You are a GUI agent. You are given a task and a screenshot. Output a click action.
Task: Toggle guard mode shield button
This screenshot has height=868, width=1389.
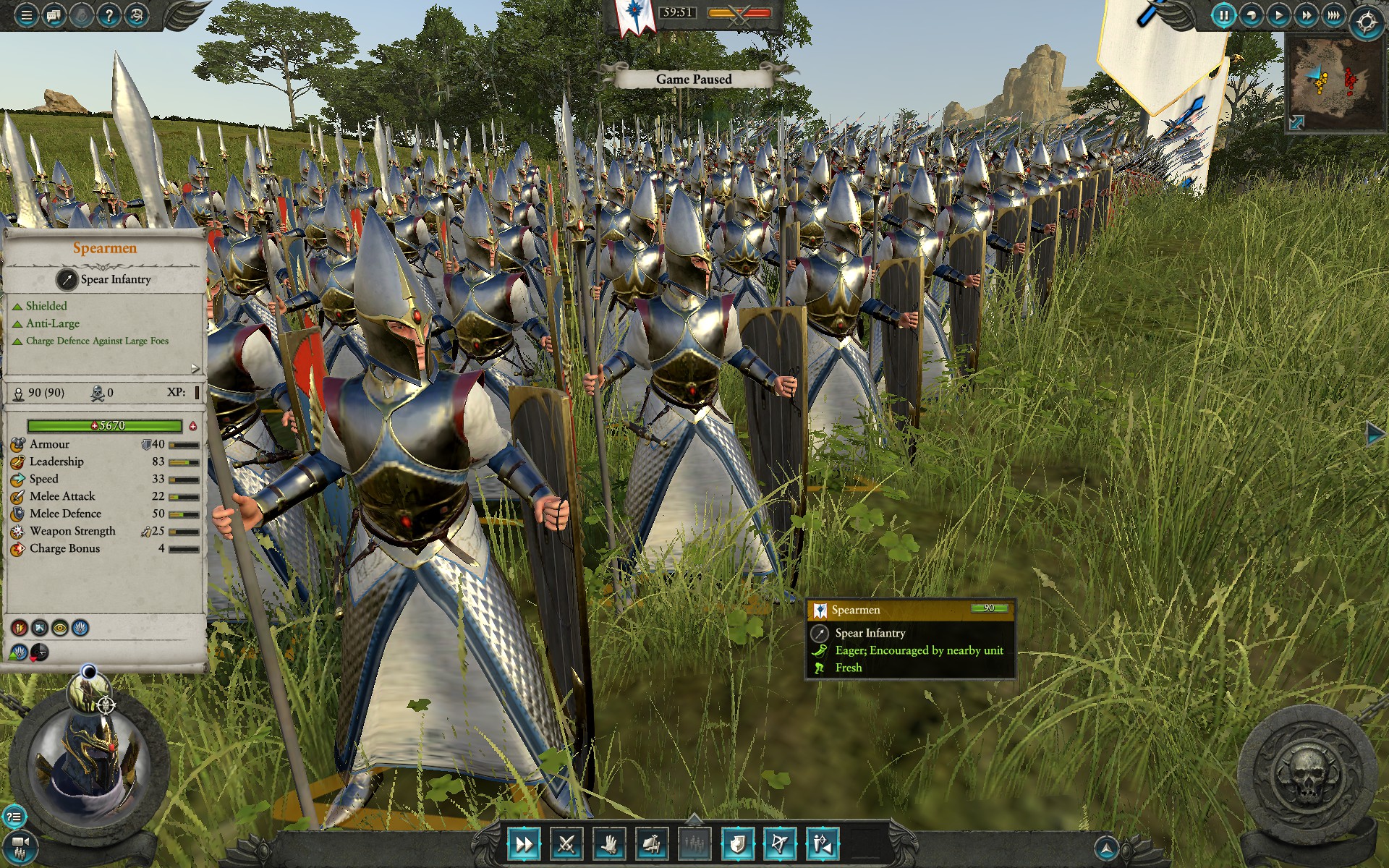[737, 843]
